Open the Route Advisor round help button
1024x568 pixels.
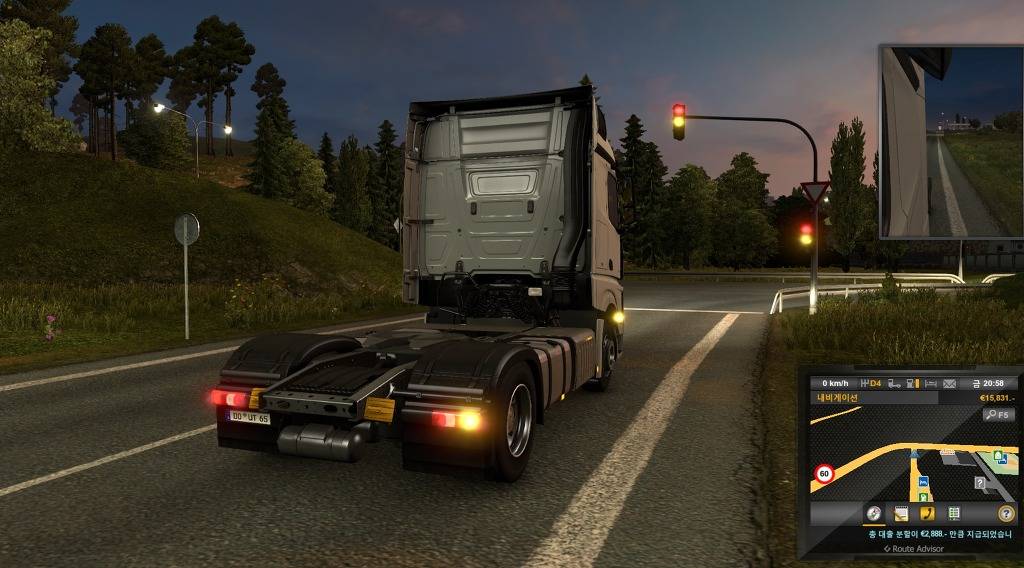[1006, 513]
